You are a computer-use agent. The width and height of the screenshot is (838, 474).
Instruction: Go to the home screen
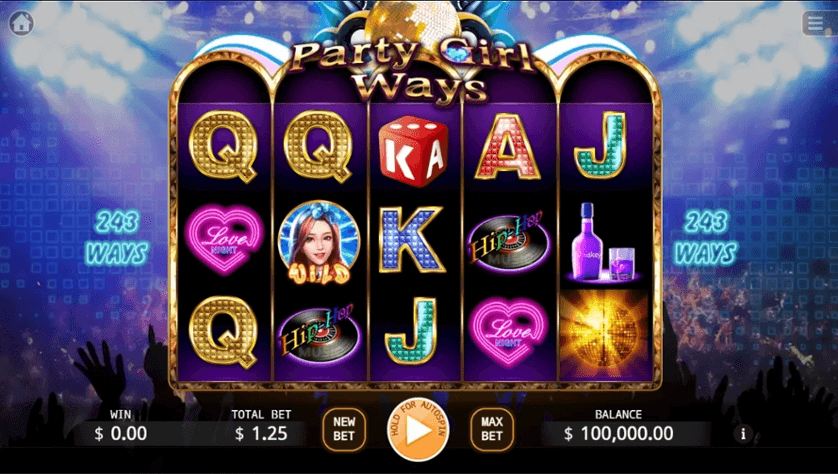[x=21, y=23]
